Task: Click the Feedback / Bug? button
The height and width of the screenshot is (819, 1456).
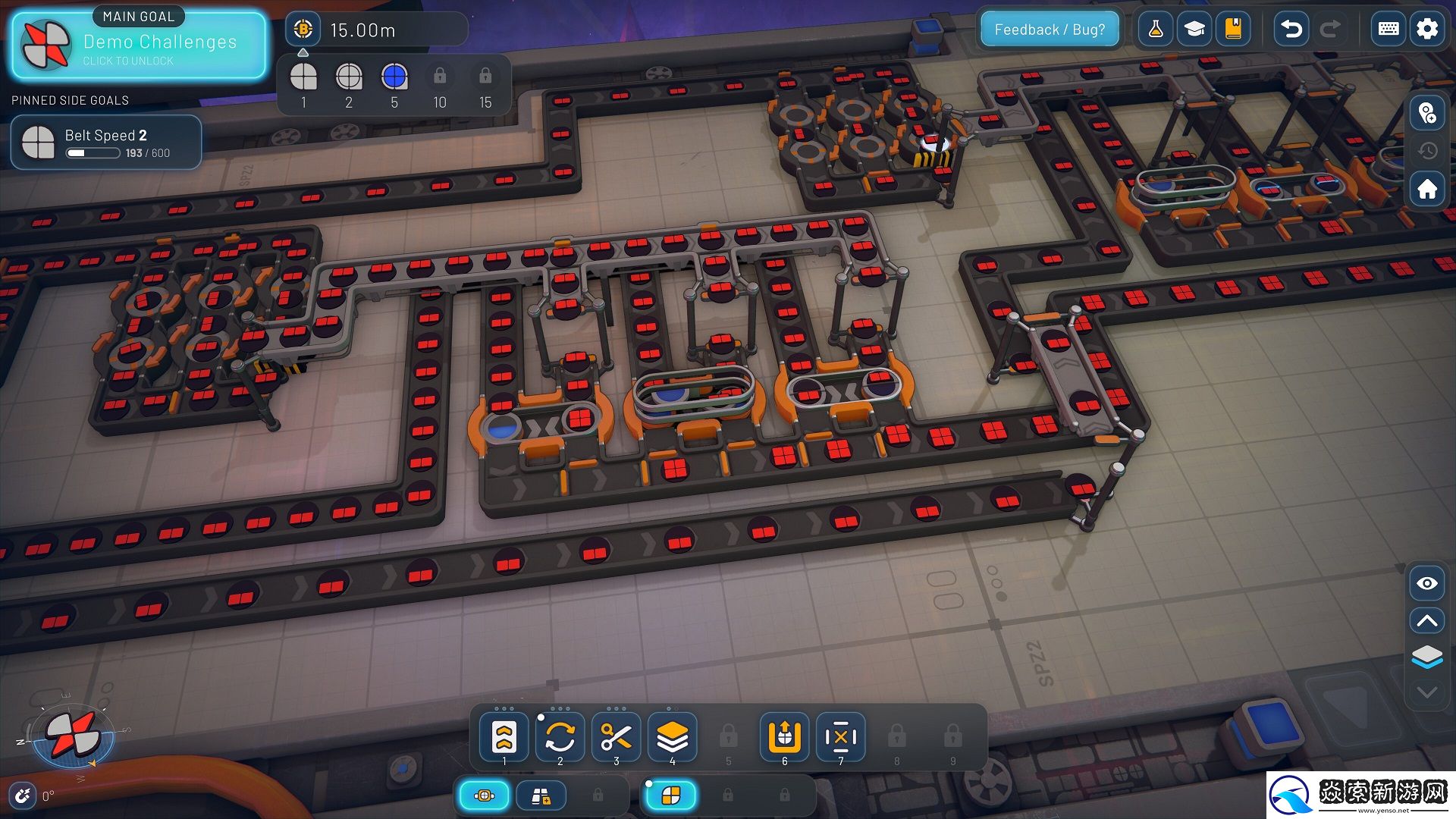Action: click(1050, 30)
